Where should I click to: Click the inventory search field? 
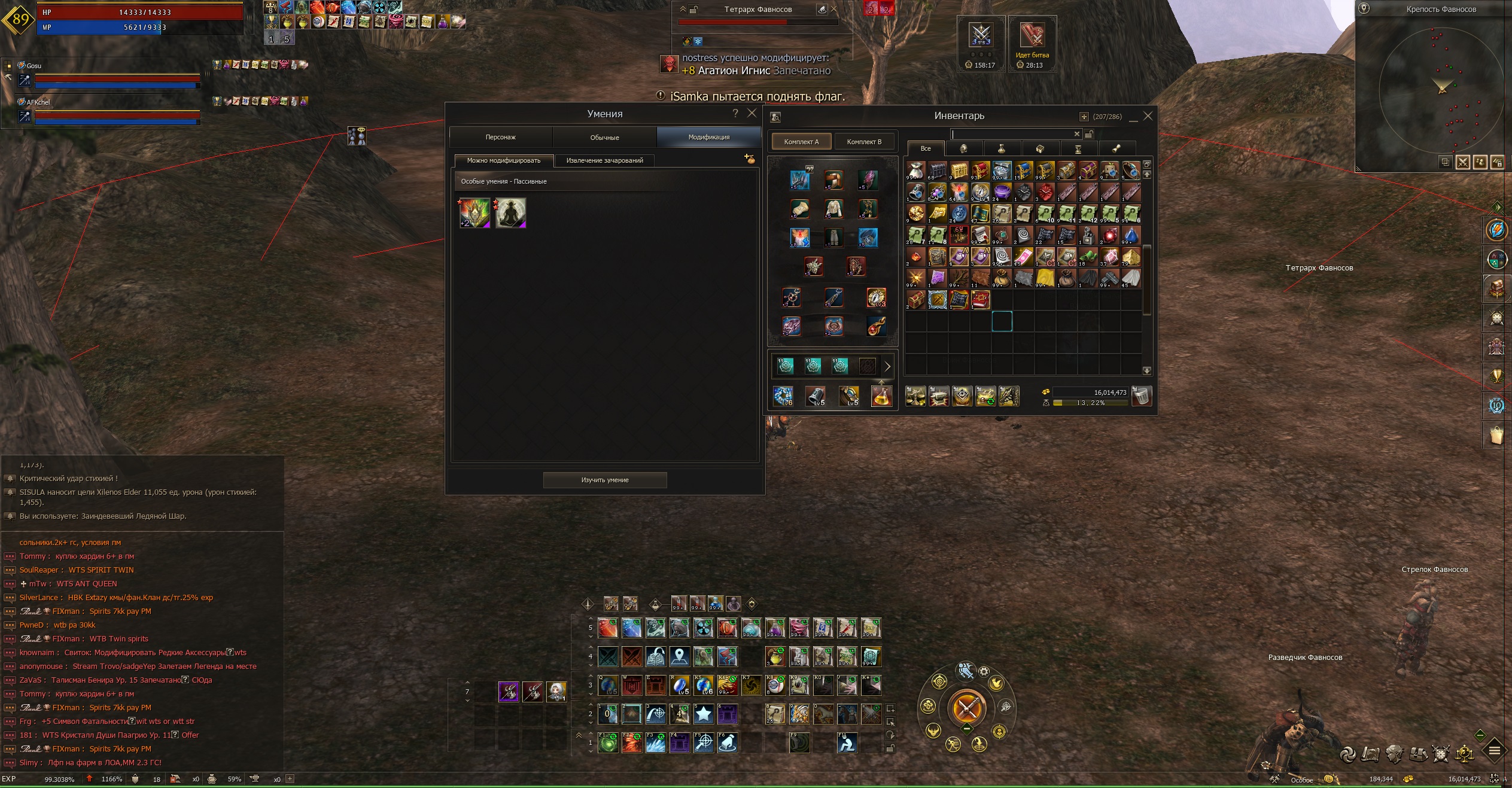(1011, 134)
